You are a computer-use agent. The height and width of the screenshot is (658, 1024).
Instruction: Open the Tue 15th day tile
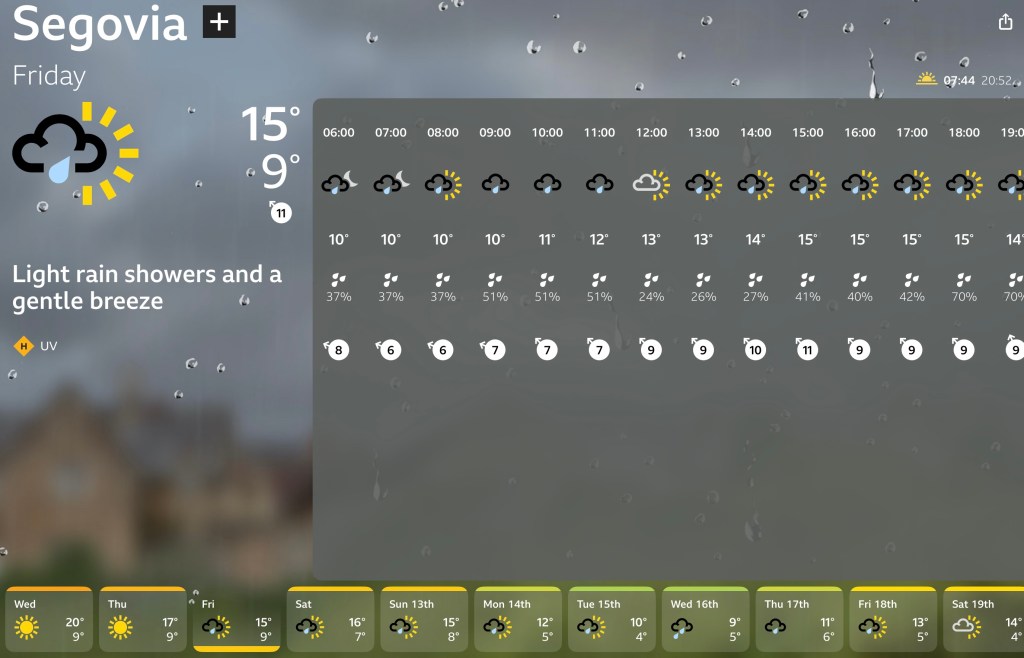(x=611, y=619)
